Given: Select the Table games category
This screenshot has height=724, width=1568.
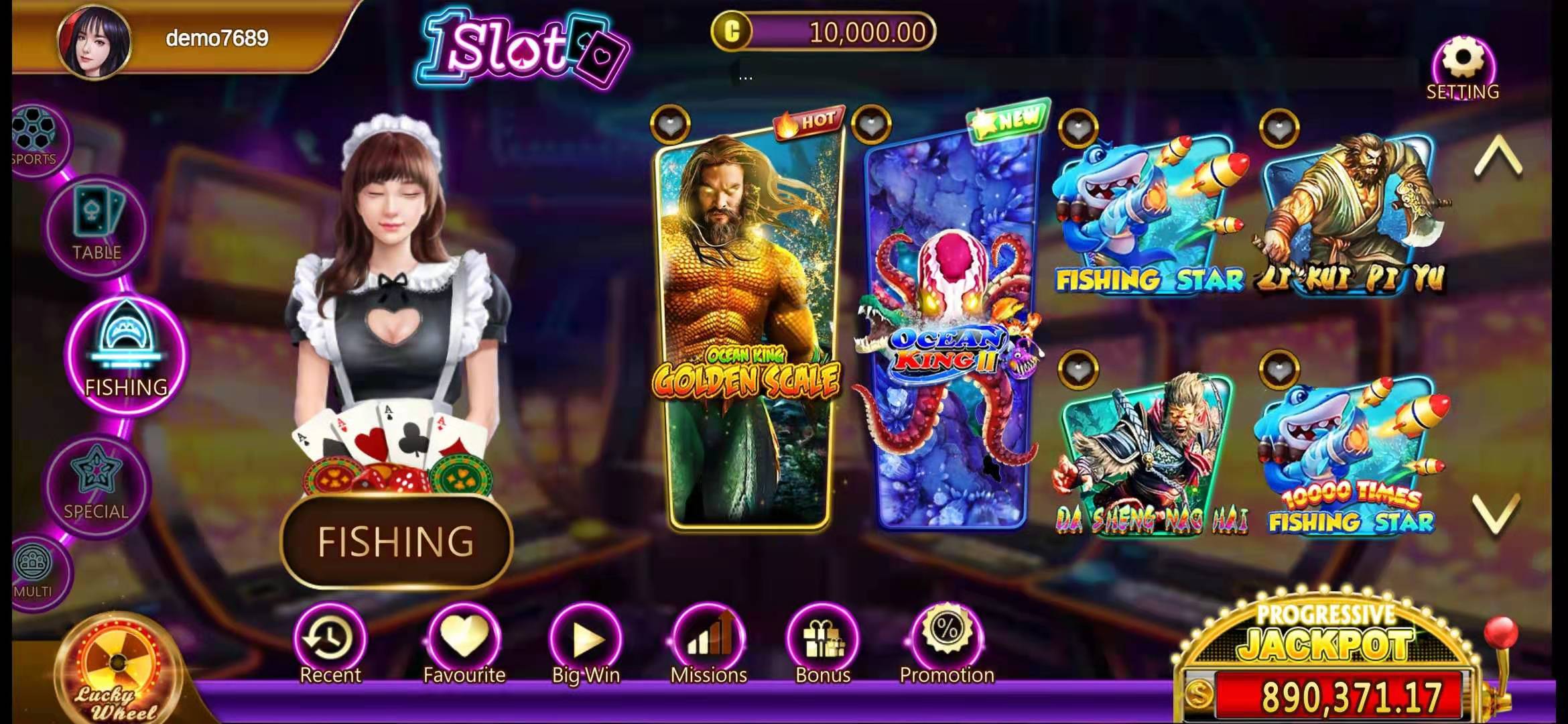Looking at the screenshot, I should tap(97, 225).
